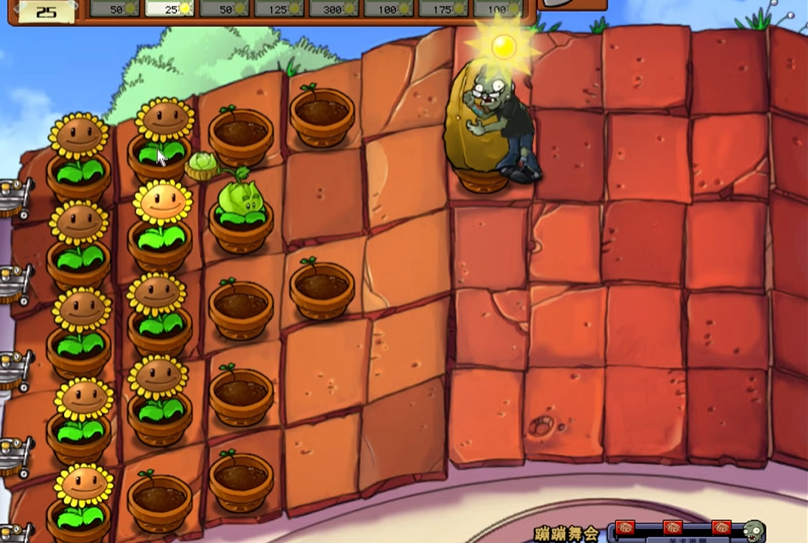Screen dimensions: 808x543
Task: Select the 175-sun seed packet
Action: pyautogui.click(x=443, y=8)
